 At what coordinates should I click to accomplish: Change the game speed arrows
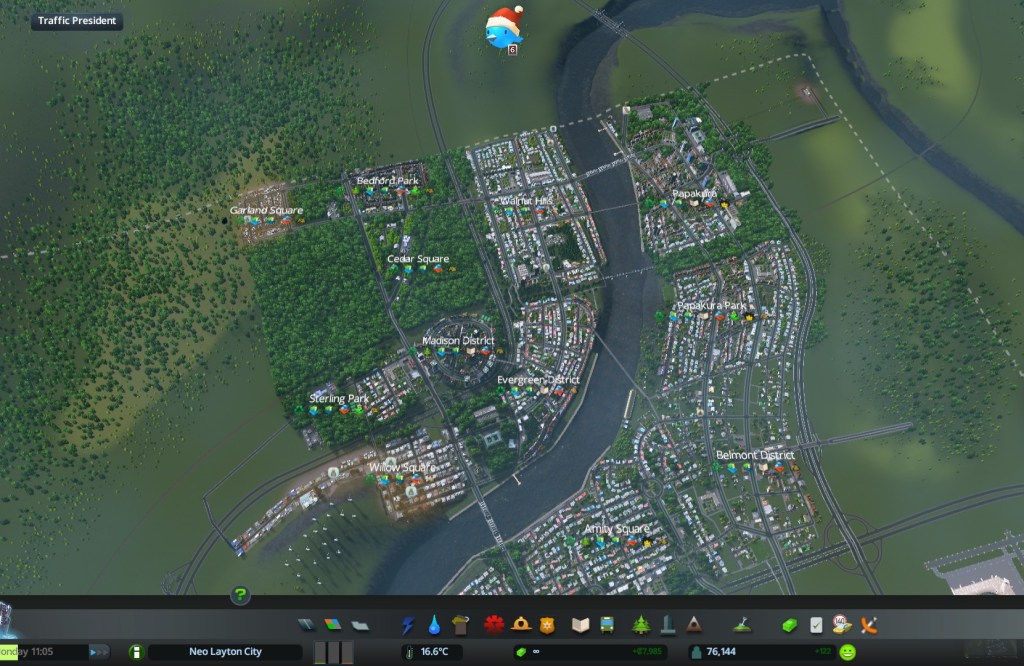point(99,652)
